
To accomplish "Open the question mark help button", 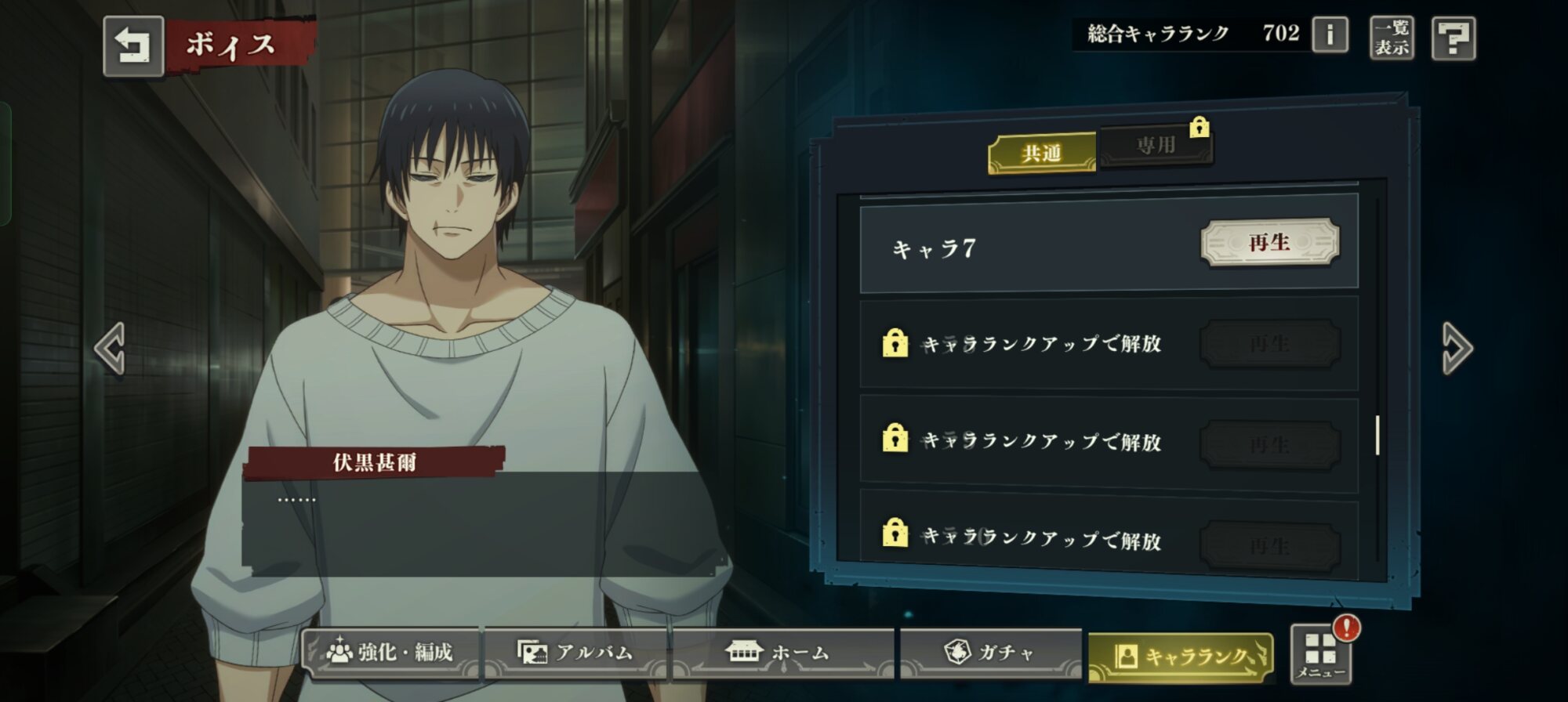I will click(x=1454, y=38).
